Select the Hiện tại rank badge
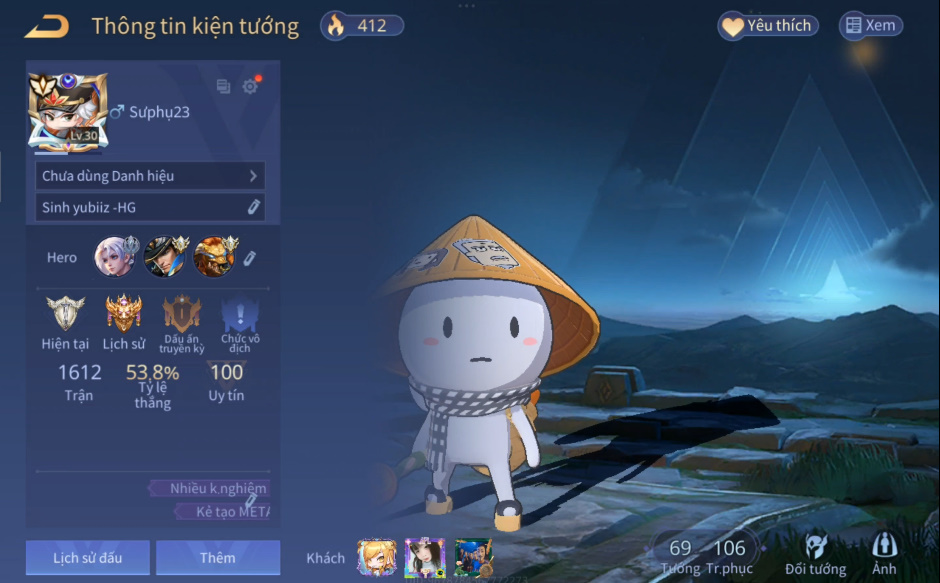Image resolution: width=940 pixels, height=583 pixels. click(65, 315)
